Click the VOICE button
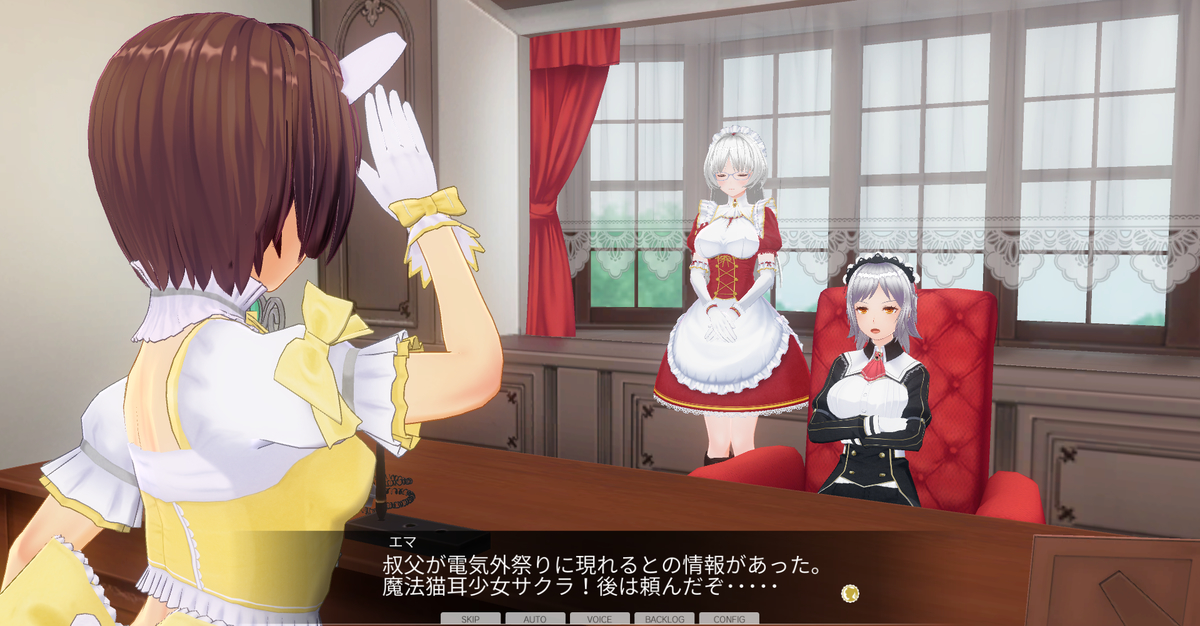 (599, 619)
